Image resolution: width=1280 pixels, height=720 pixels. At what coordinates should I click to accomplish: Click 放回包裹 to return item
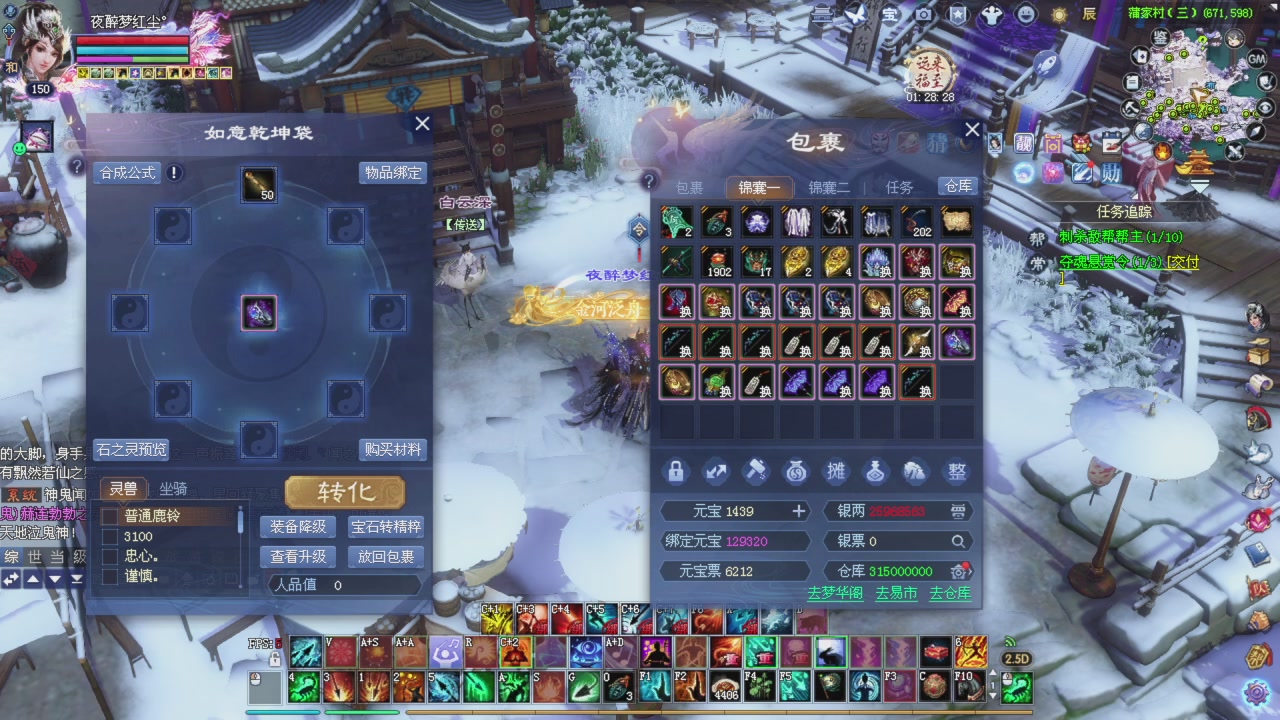point(386,557)
